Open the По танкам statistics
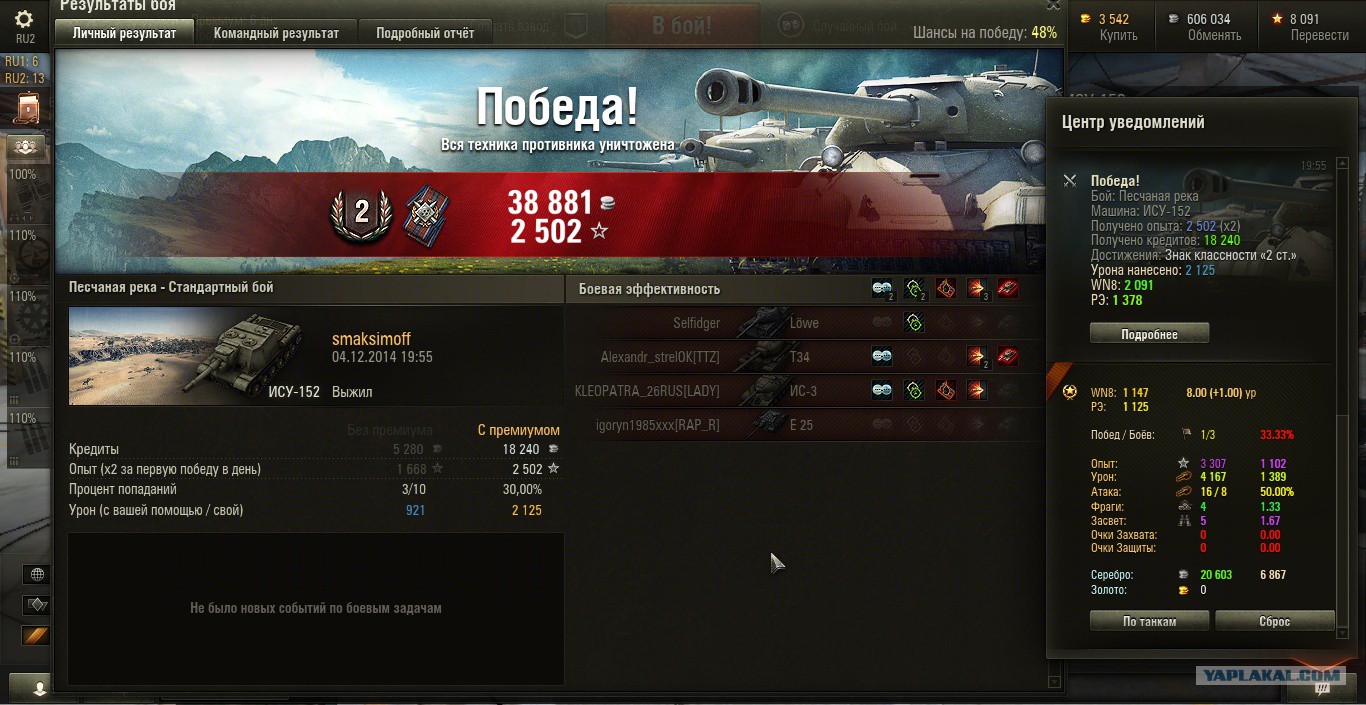The height and width of the screenshot is (705, 1366). (x=1149, y=621)
